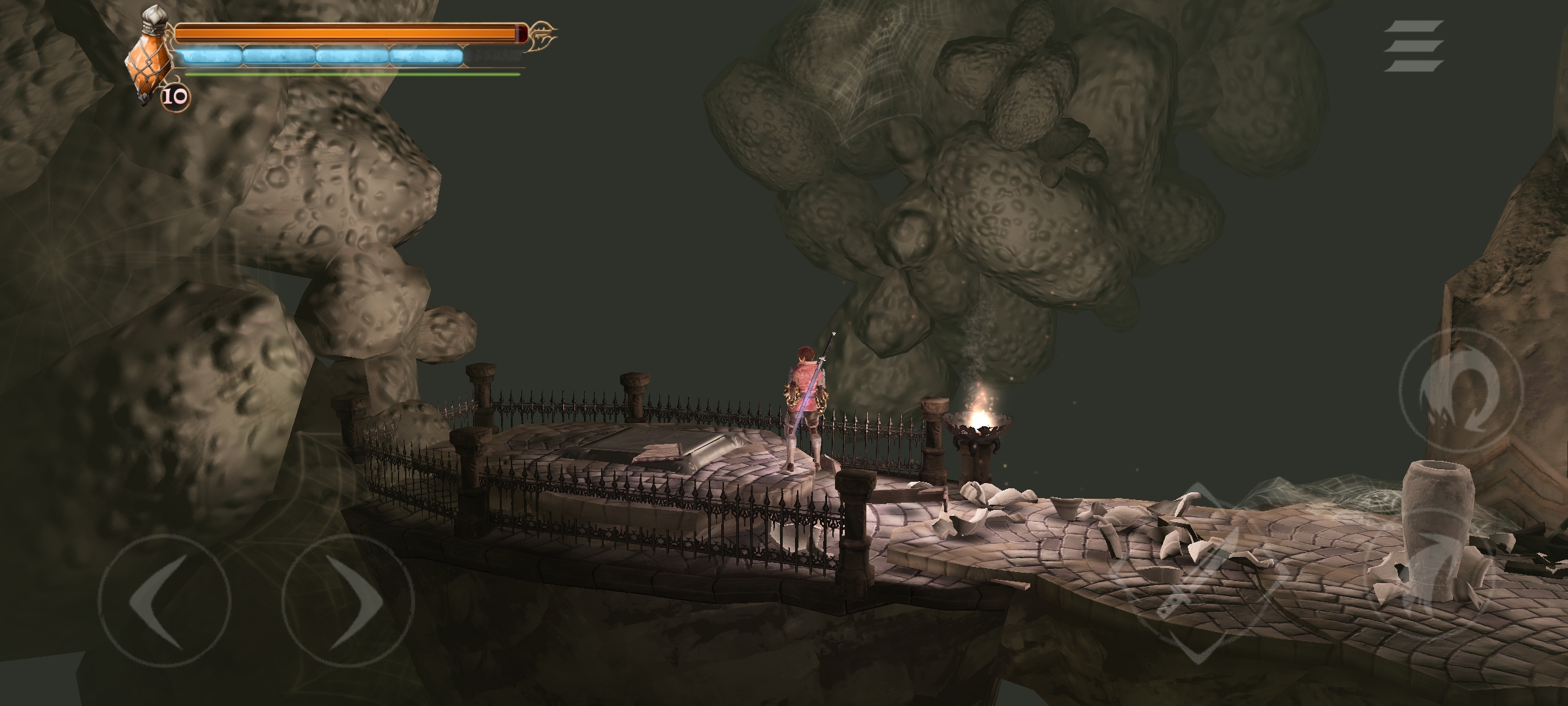Tap the right arrow movement button
Viewport: 1568px width, 706px height.
pos(348,600)
